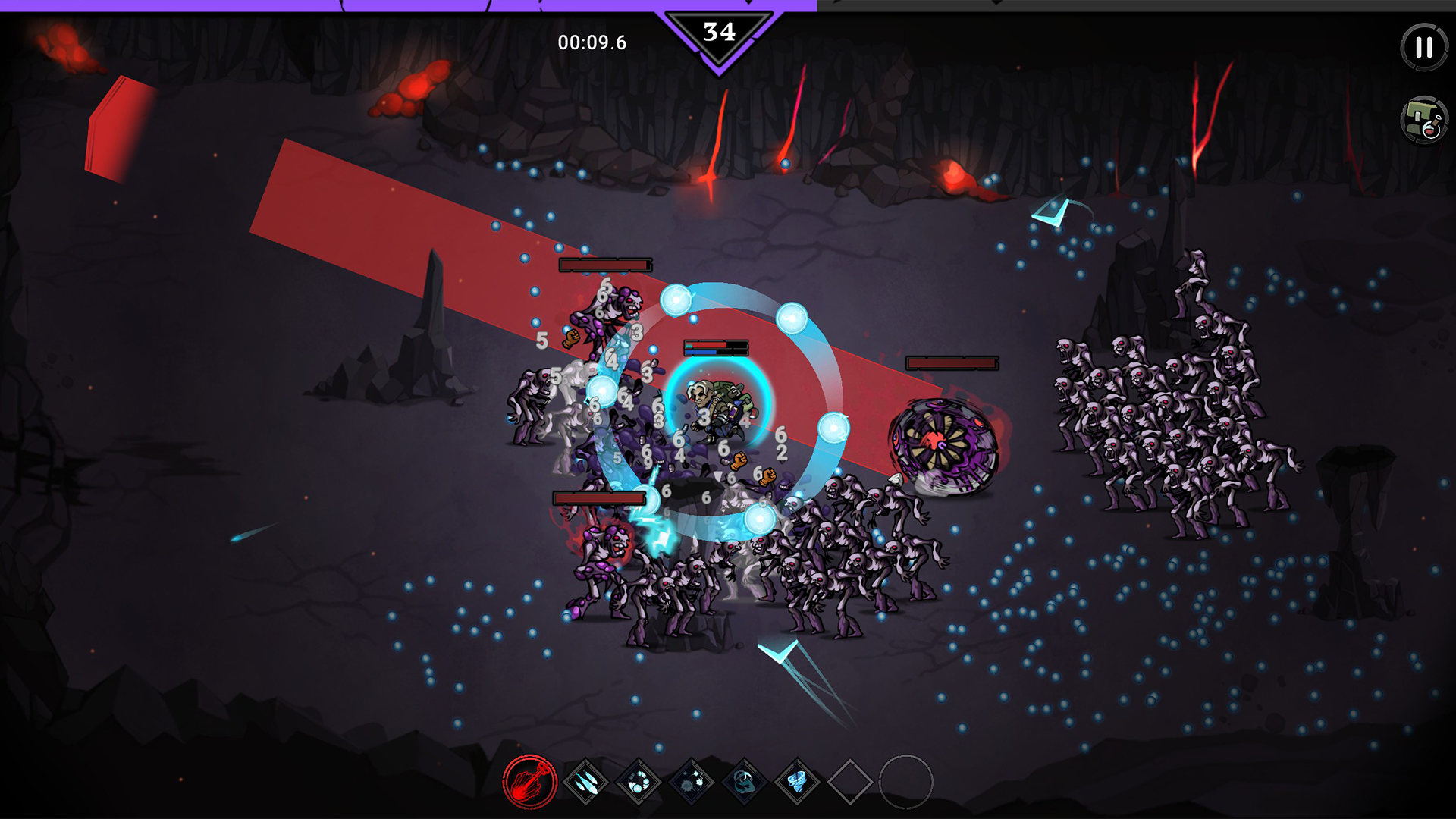Open the backpack and potion inventory
1456x819 pixels.
1423,120
